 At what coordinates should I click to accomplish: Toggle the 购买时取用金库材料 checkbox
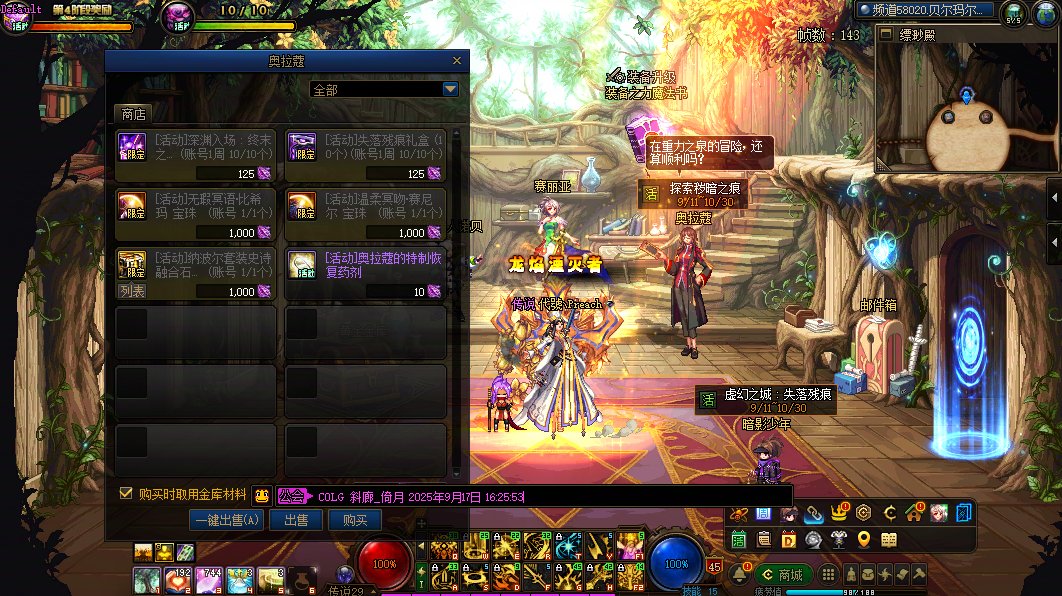[126, 493]
